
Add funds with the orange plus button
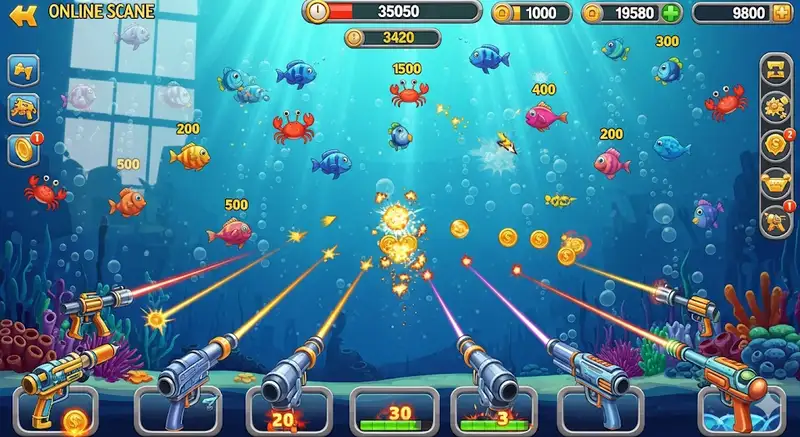click(781, 14)
